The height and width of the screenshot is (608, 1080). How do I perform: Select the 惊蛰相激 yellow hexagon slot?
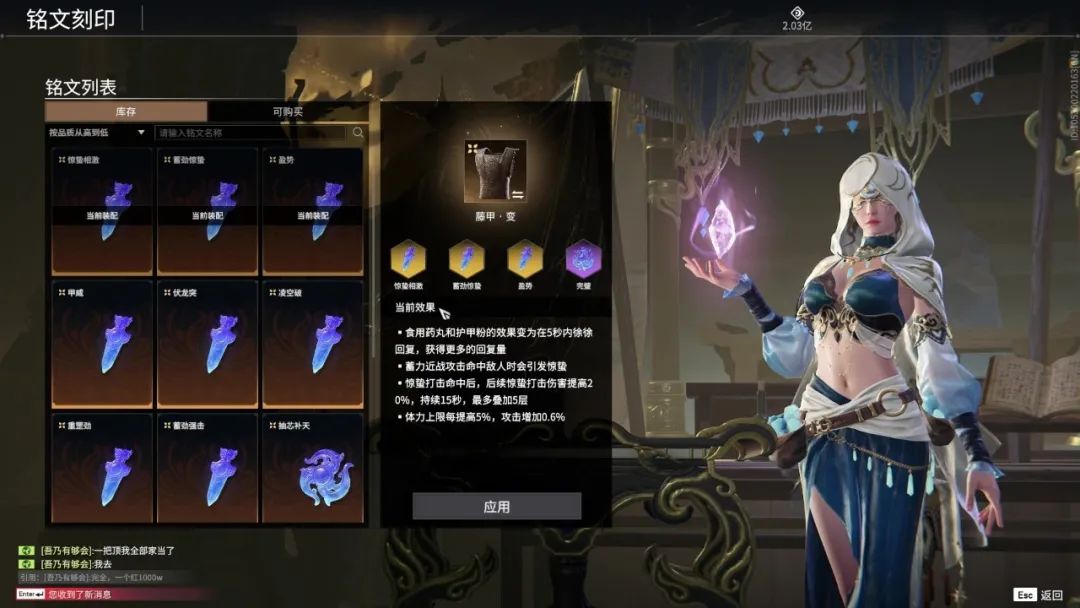click(x=408, y=258)
